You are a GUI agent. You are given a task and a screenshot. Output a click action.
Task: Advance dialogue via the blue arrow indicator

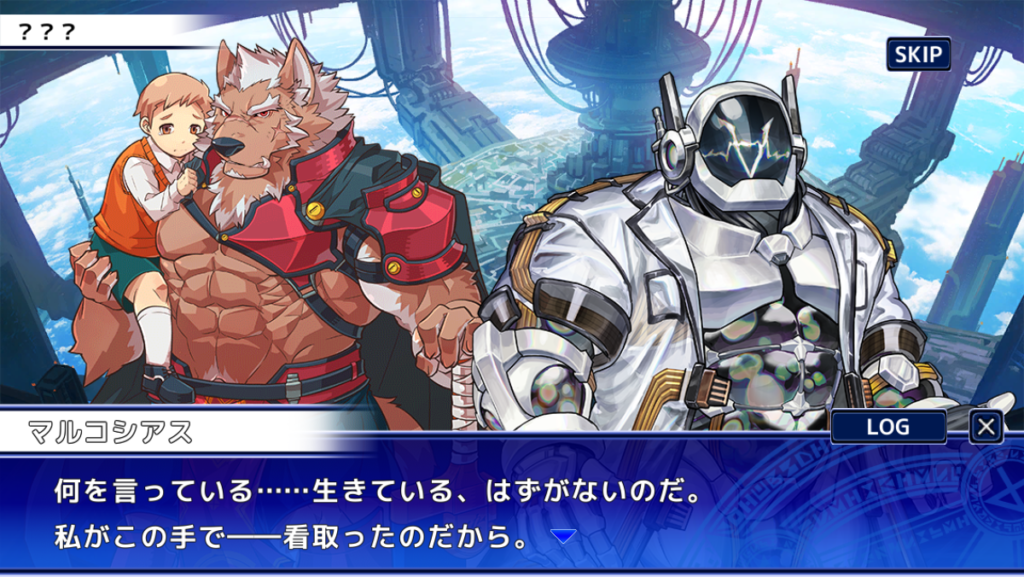[x=564, y=537]
